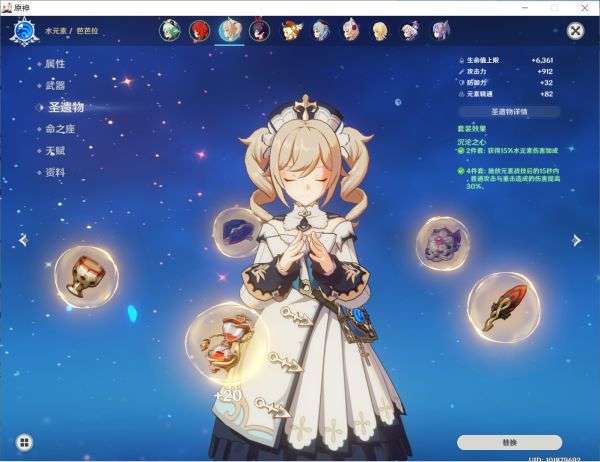Close the character screen with the X
Viewport: 600px width, 462px height.
point(575,31)
